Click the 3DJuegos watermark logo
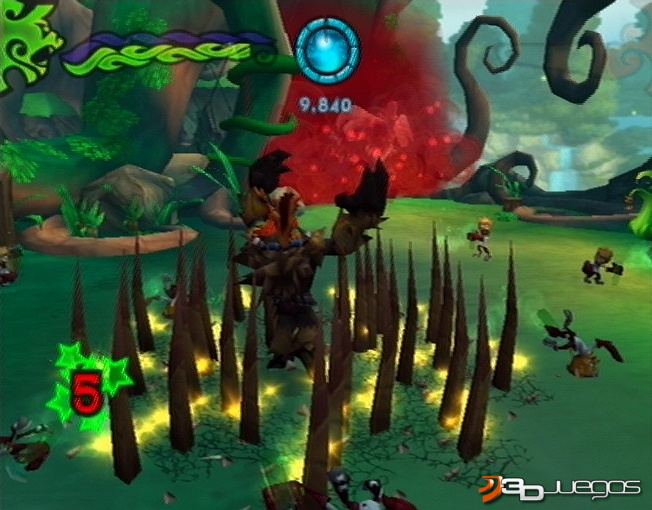This screenshot has width=652, height=510. [x=558, y=486]
